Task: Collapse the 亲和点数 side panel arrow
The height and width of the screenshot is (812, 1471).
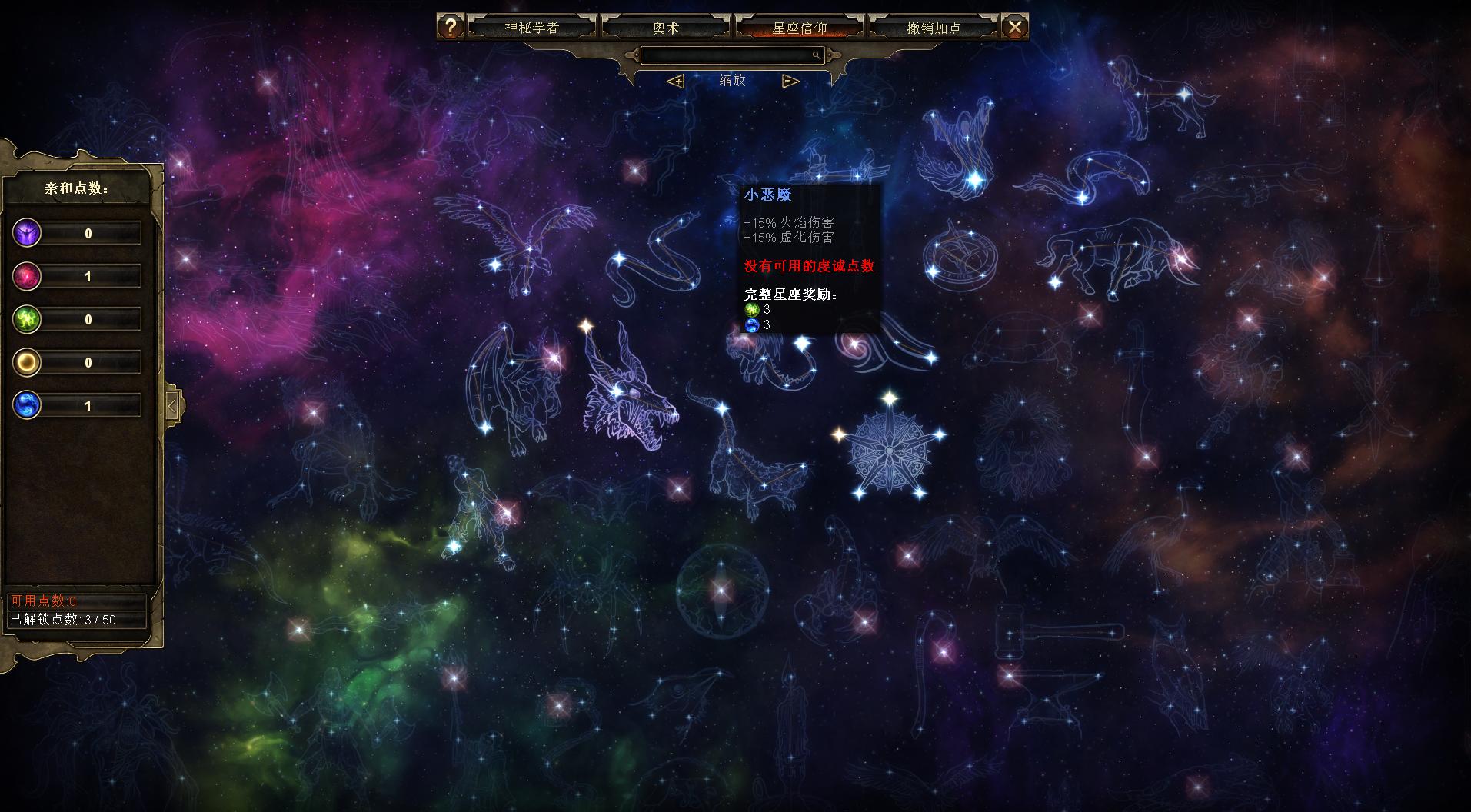Action: [172, 405]
